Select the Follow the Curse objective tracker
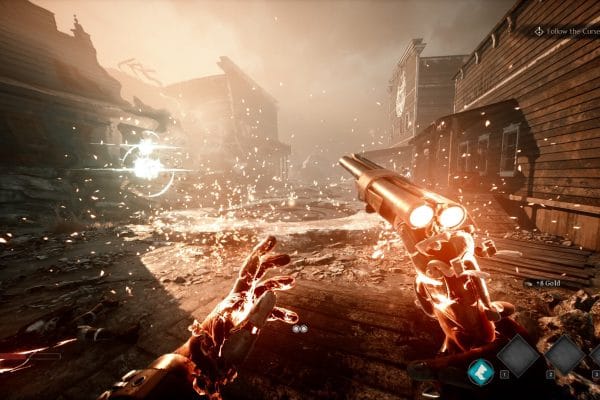 pyautogui.click(x=565, y=31)
